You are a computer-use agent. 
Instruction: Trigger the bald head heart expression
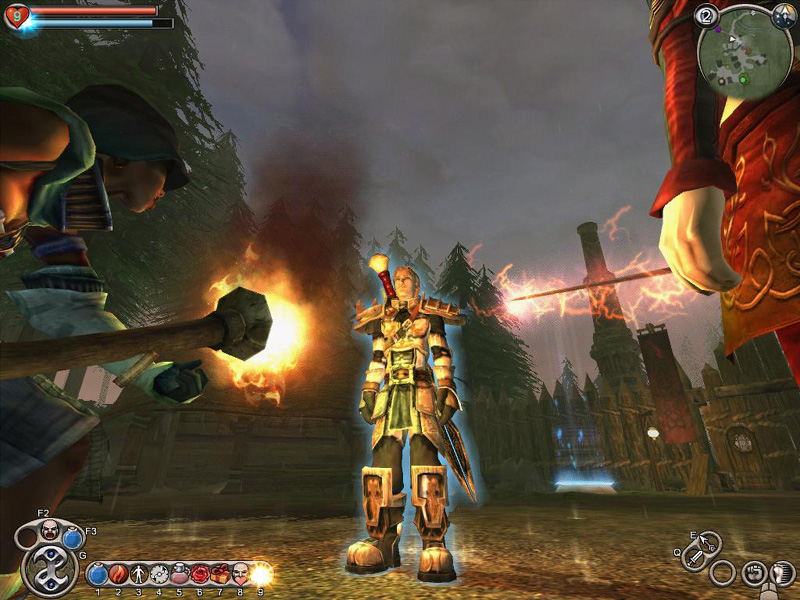pos(240,574)
